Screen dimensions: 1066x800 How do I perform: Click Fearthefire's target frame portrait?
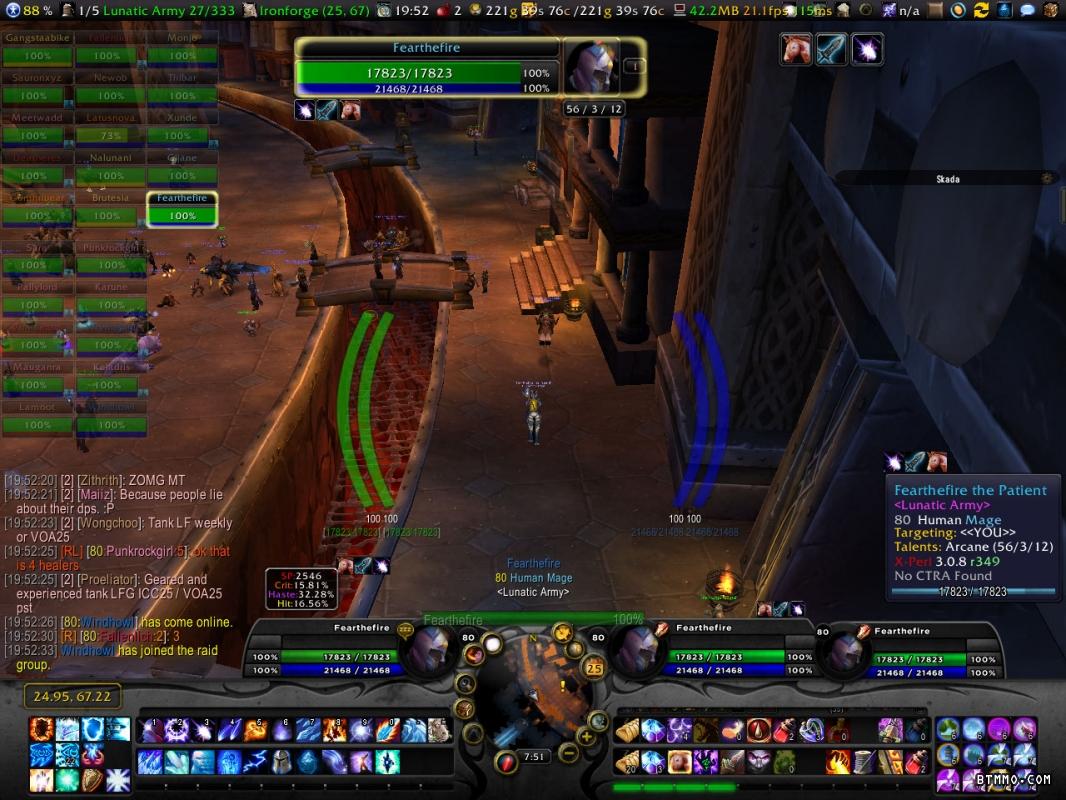click(594, 67)
